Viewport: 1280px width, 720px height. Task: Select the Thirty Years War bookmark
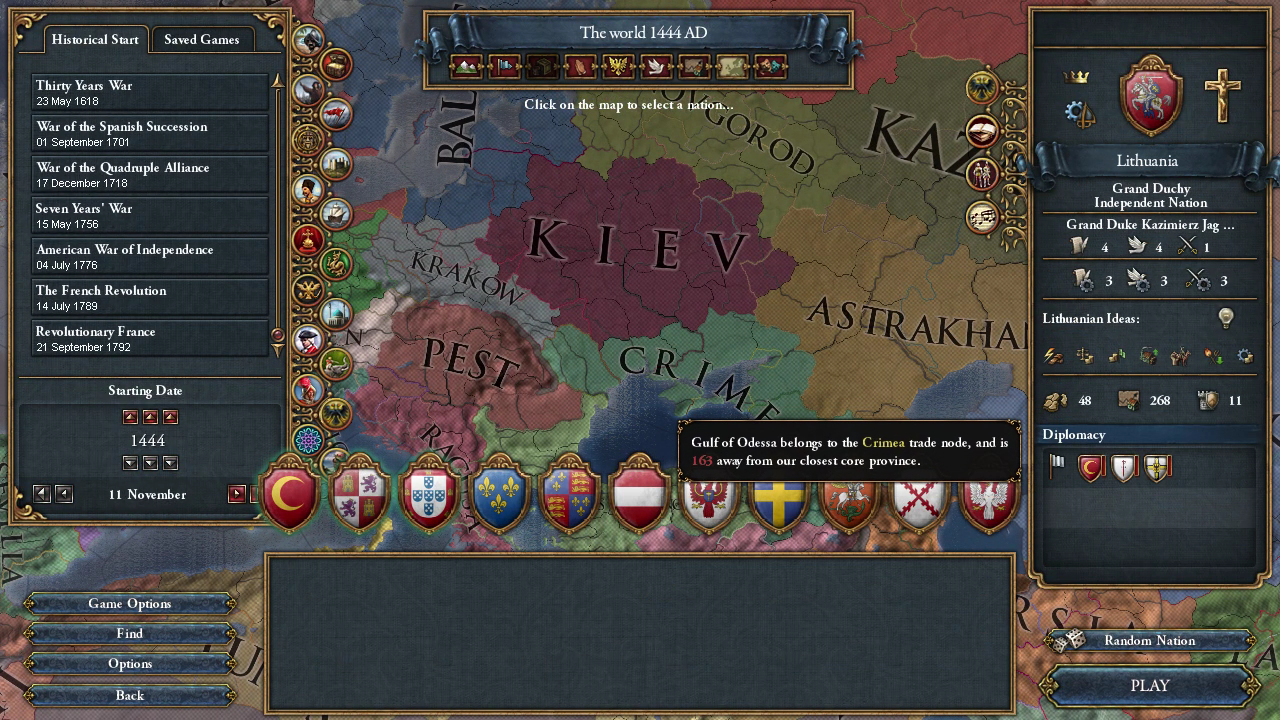(x=148, y=92)
